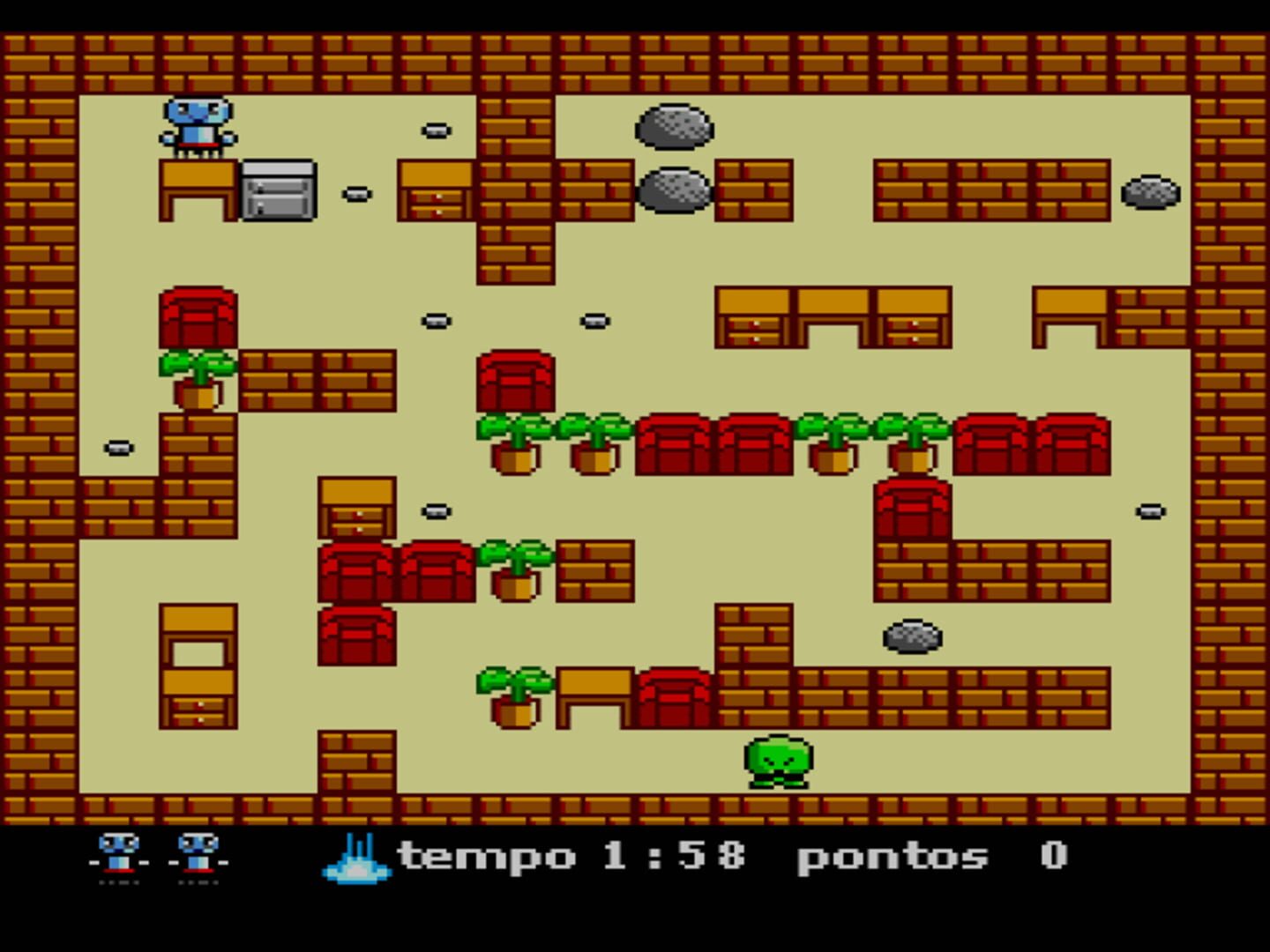Click the large gray boulder at the top center
Viewport: 1270px width, 952px height.
tap(675, 128)
